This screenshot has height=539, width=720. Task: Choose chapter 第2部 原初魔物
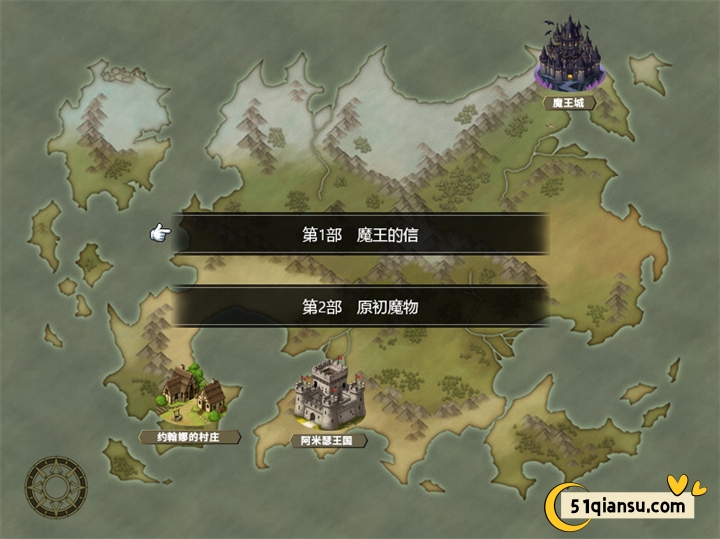(360, 307)
